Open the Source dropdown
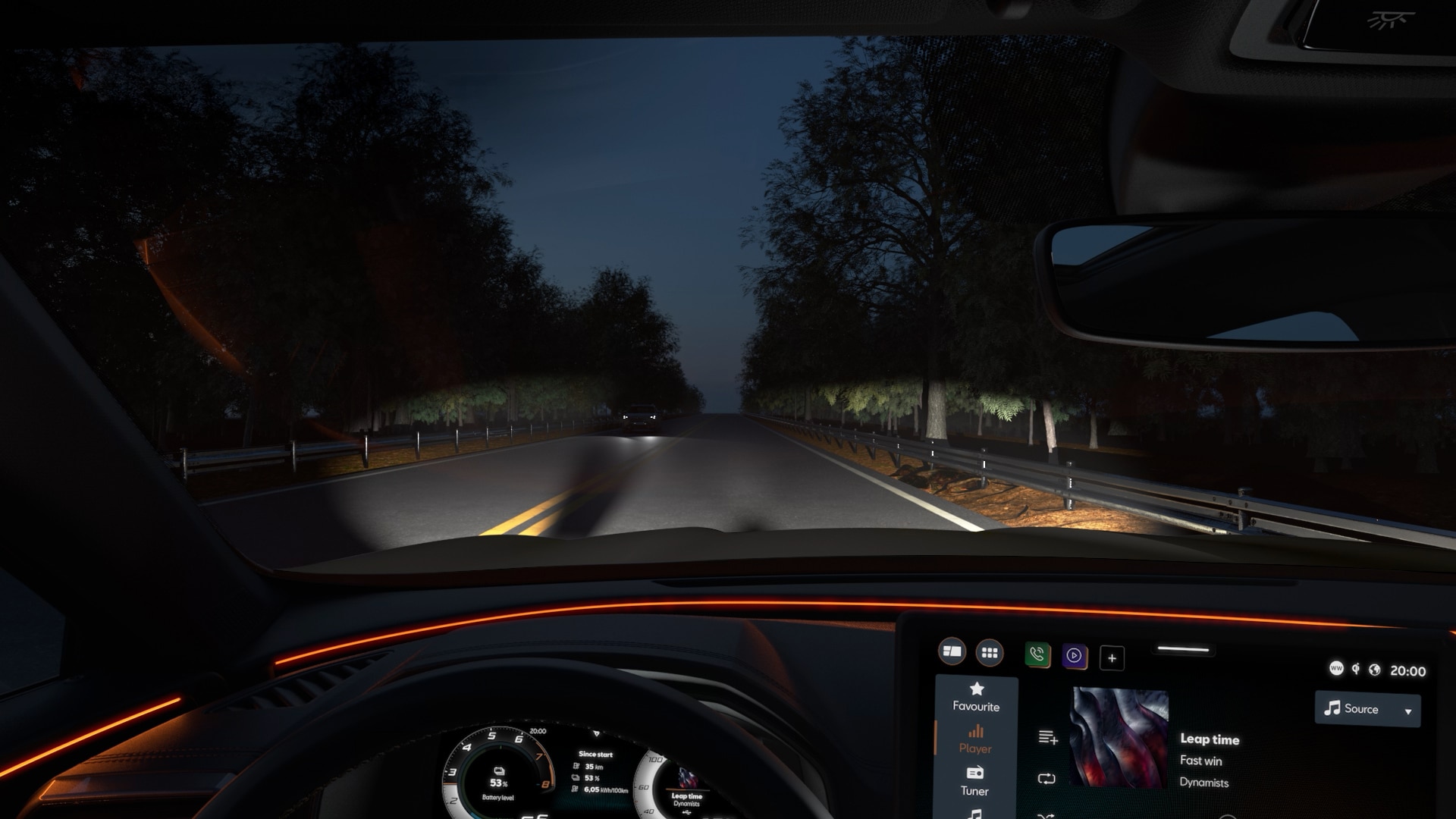This screenshot has height=819, width=1456. [x=1367, y=709]
